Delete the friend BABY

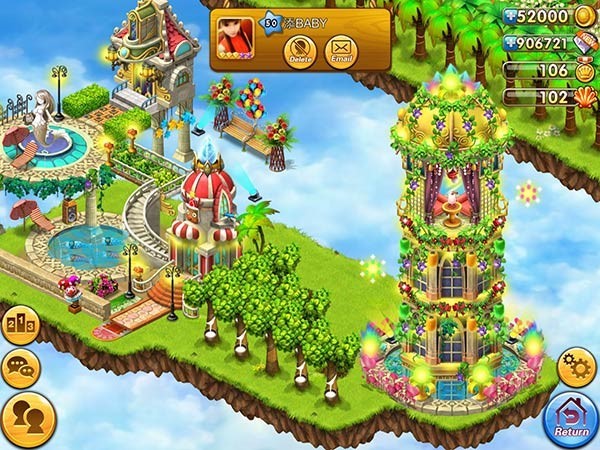click(x=299, y=50)
